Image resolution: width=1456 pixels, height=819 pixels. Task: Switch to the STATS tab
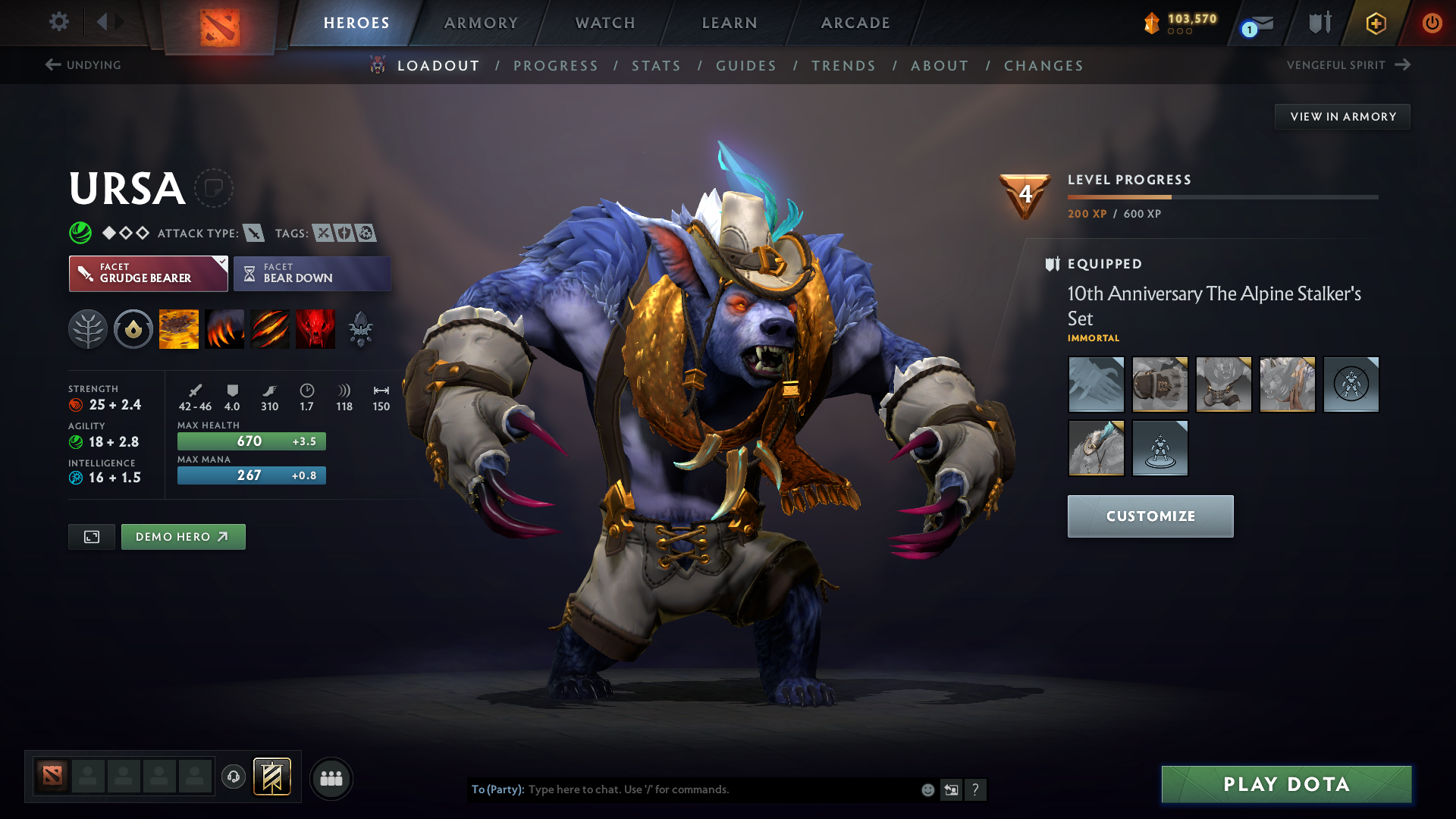(656, 65)
